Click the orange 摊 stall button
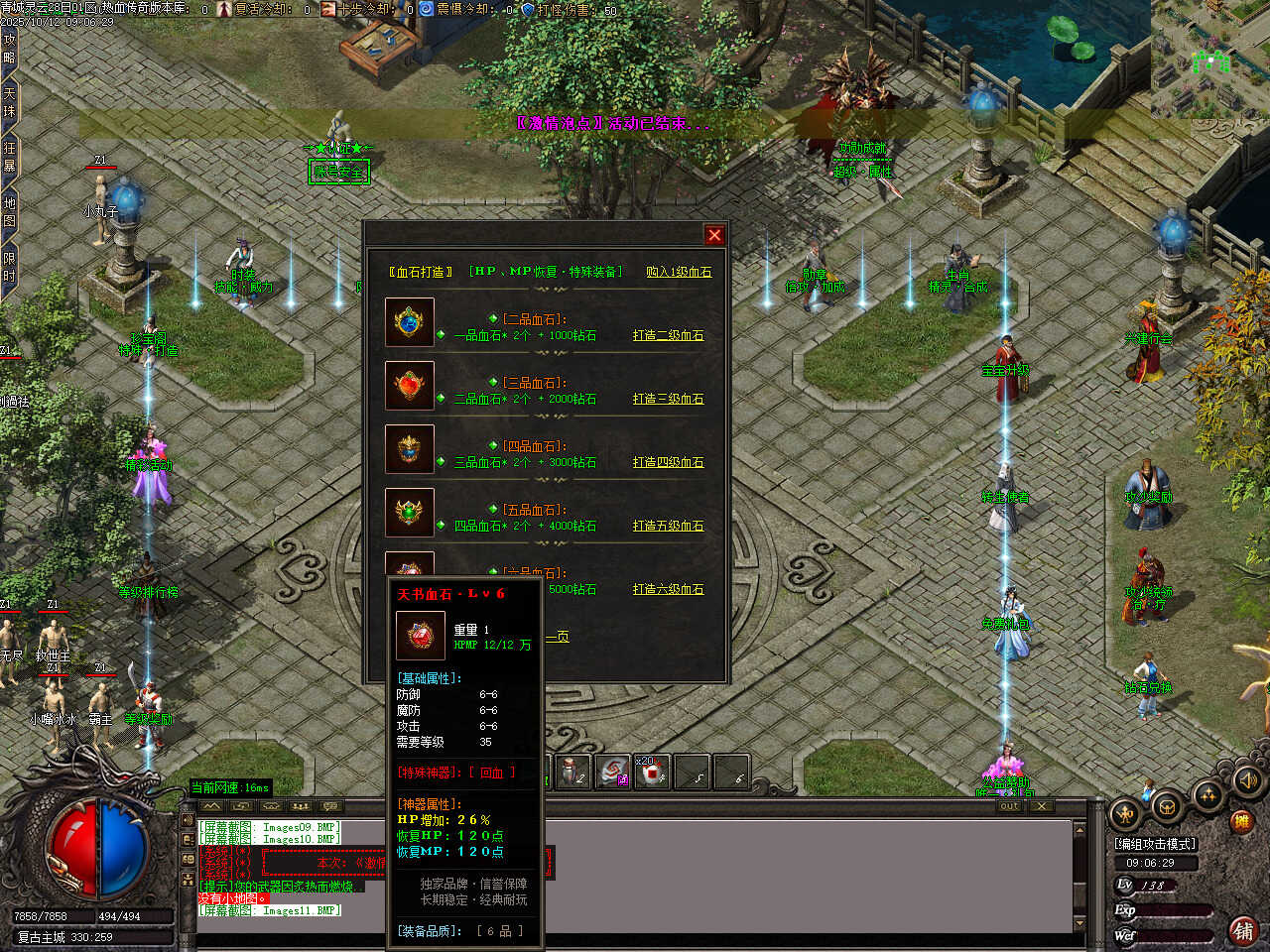The width and height of the screenshot is (1270, 952). coord(1240,821)
